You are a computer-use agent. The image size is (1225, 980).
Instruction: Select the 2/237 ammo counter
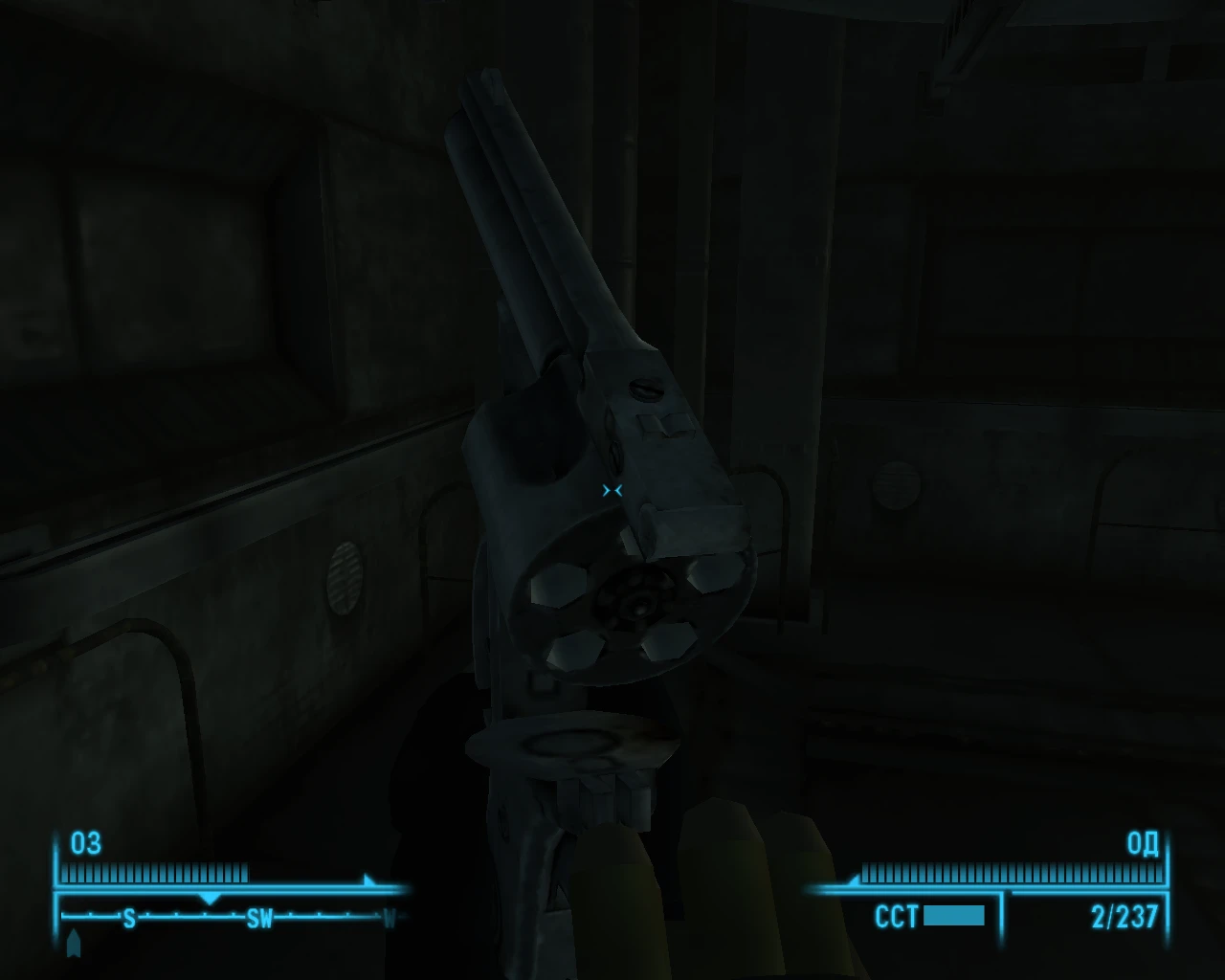click(x=1123, y=915)
